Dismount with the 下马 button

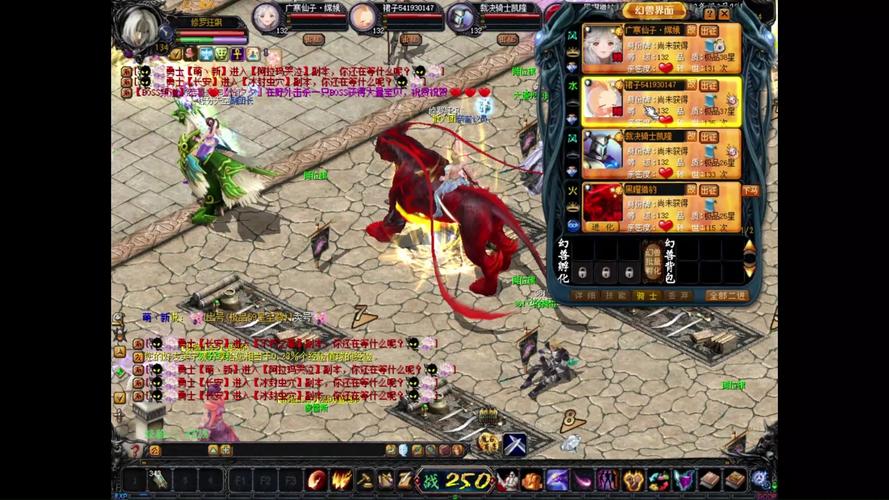(750, 190)
